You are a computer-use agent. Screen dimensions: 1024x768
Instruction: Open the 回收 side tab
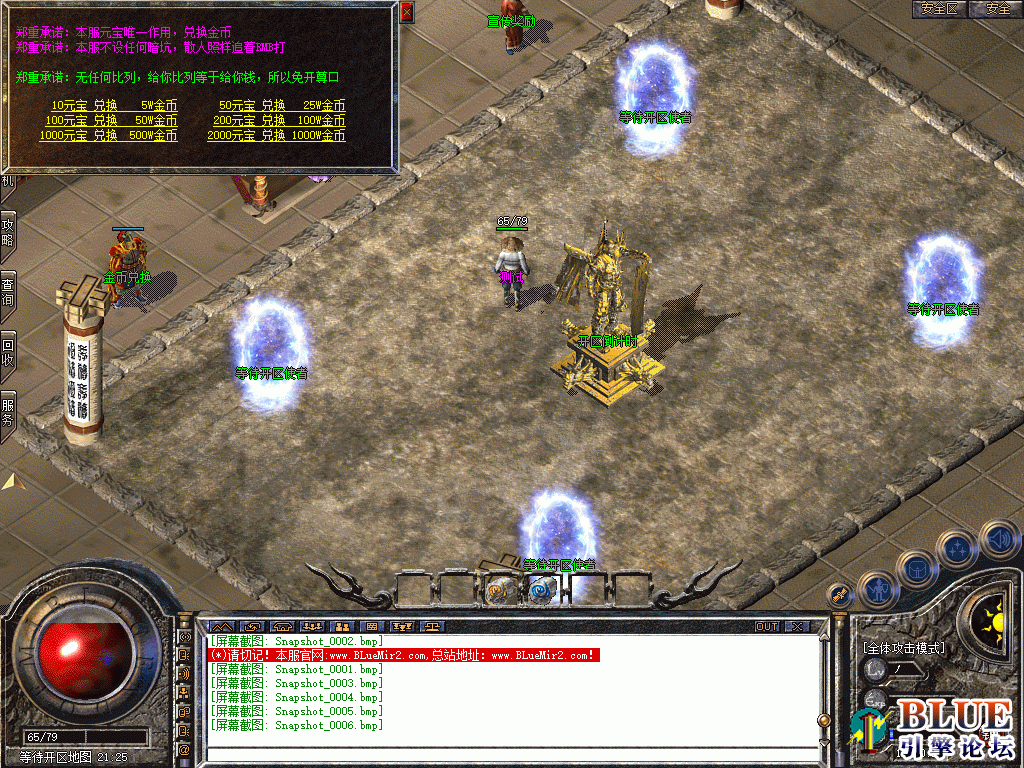pyautogui.click(x=7, y=350)
